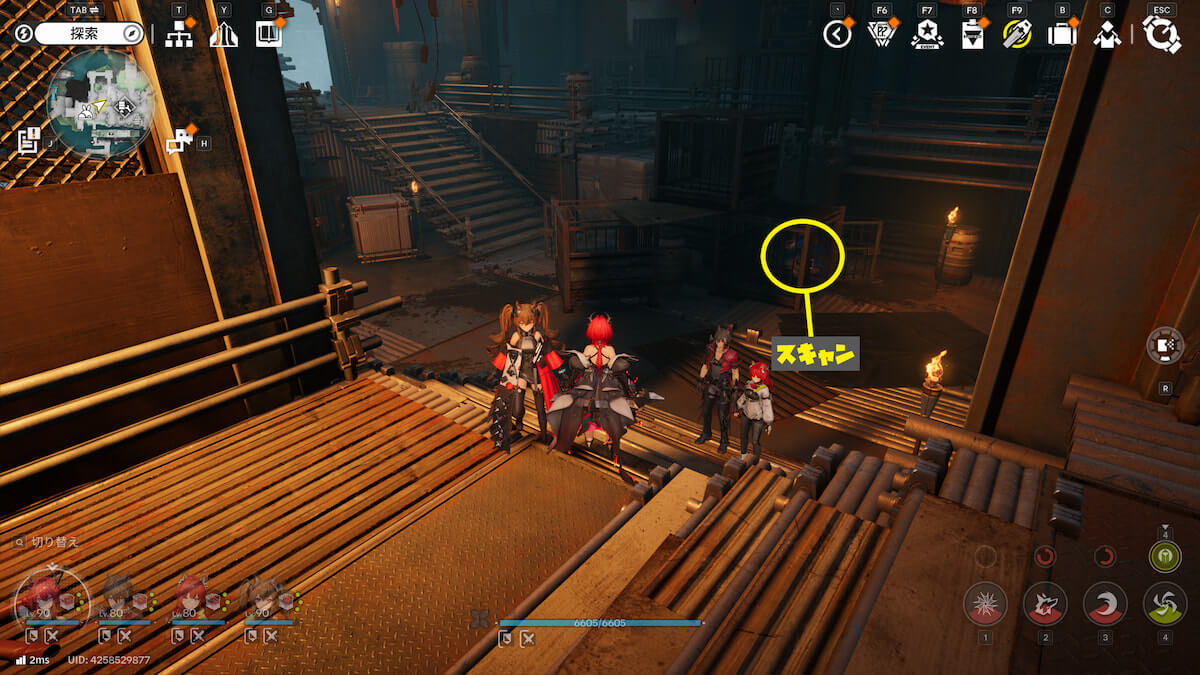
Task: Activate the spiky burst skill icon
Action: click(985, 604)
